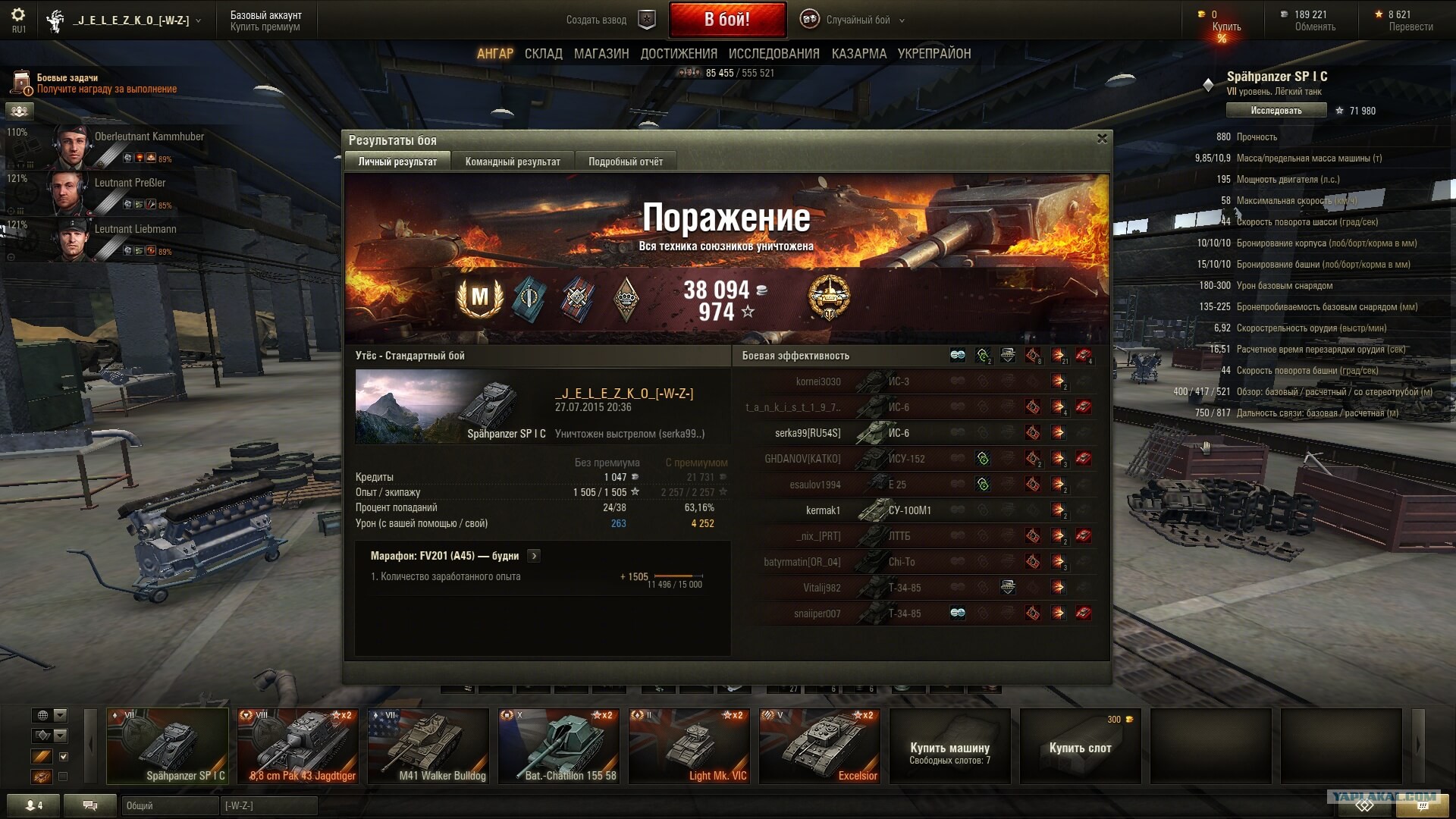This screenshot has width=1456, height=819.
Task: Choose the M41 Walker Bulldog in carousel
Action: pos(428,746)
